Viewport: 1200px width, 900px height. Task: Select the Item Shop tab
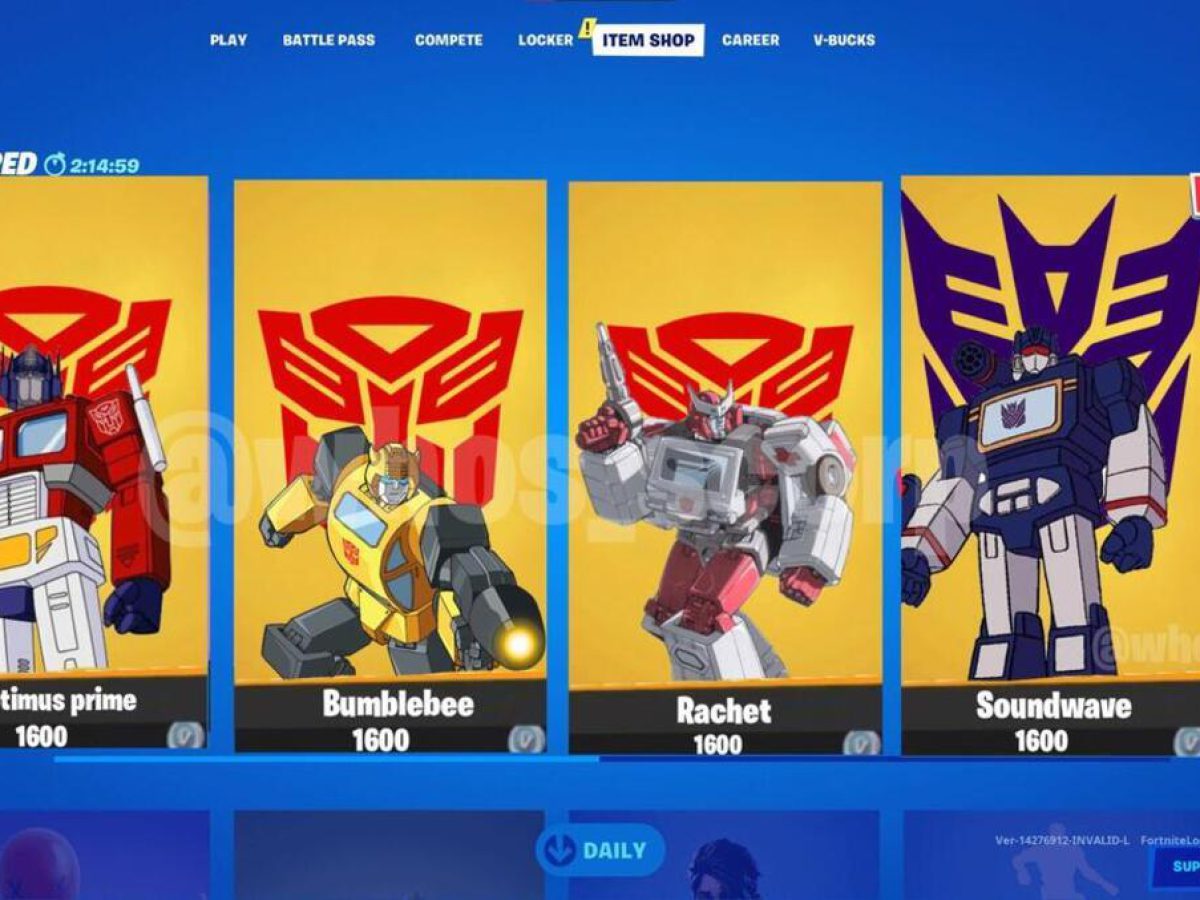(x=648, y=40)
